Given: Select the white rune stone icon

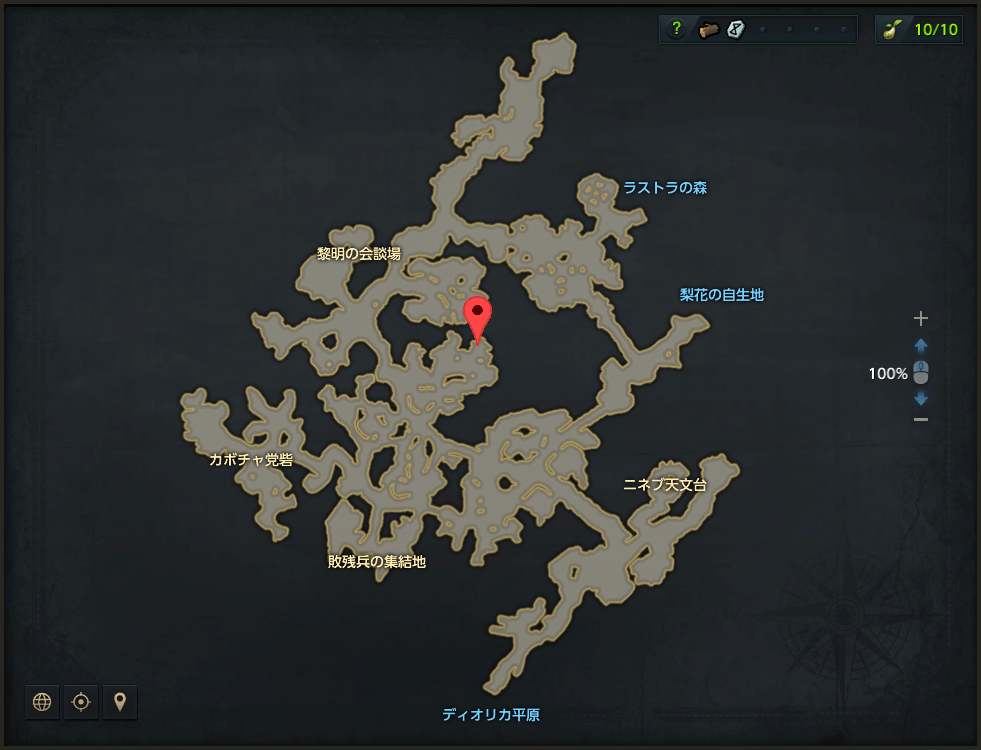Looking at the screenshot, I should (x=735, y=30).
